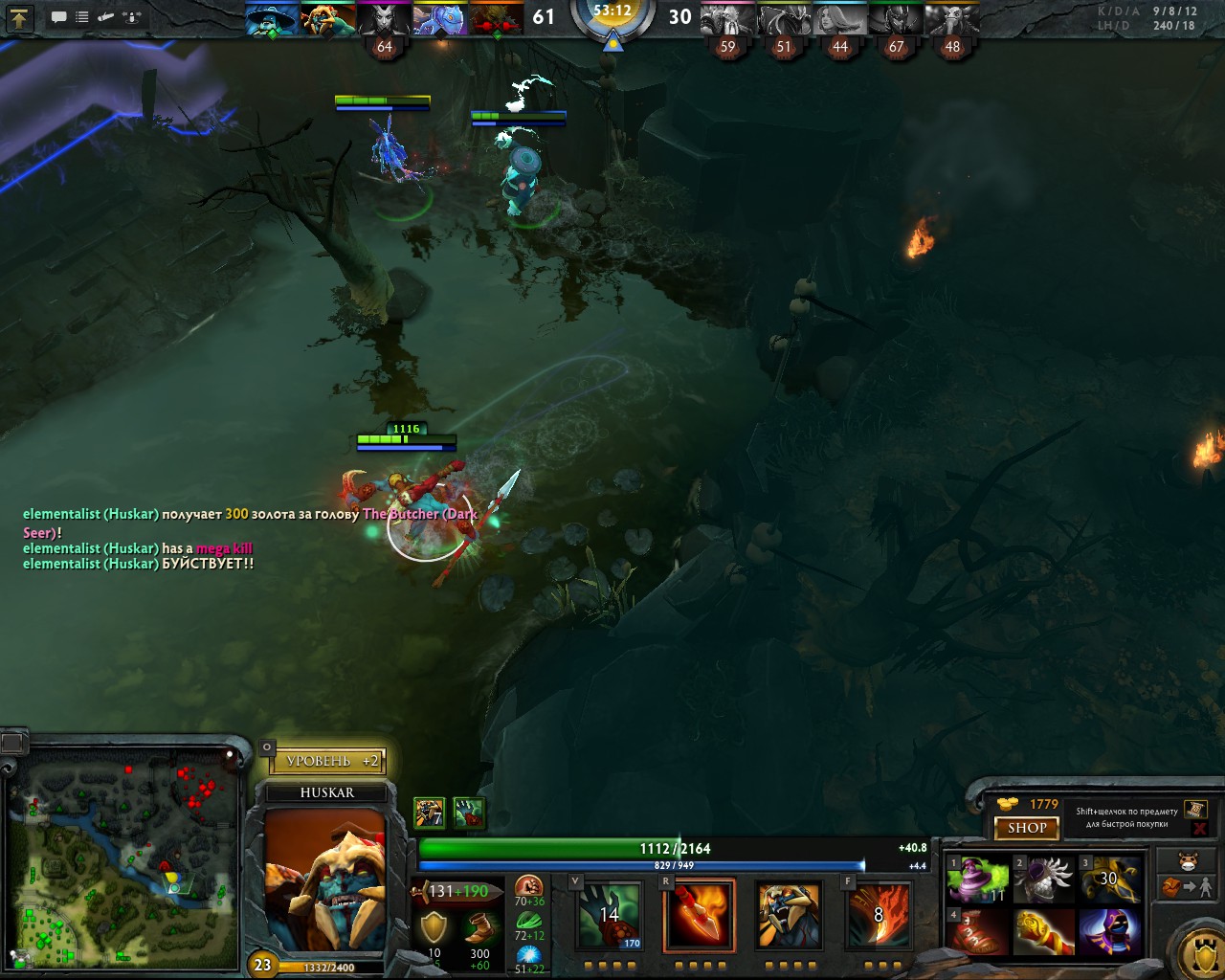Cast the Life Break ultimate
This screenshot has height=980, width=1225.
pyautogui.click(x=879, y=916)
